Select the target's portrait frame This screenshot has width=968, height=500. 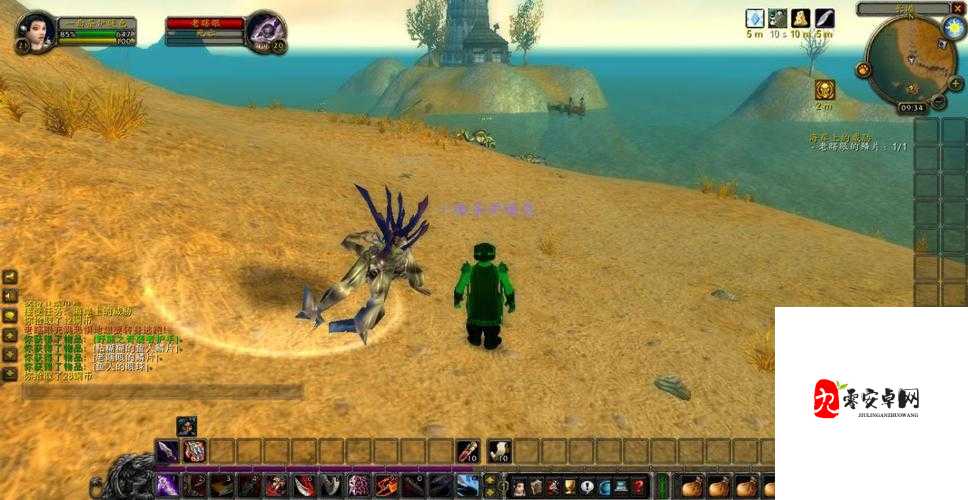click(x=264, y=32)
